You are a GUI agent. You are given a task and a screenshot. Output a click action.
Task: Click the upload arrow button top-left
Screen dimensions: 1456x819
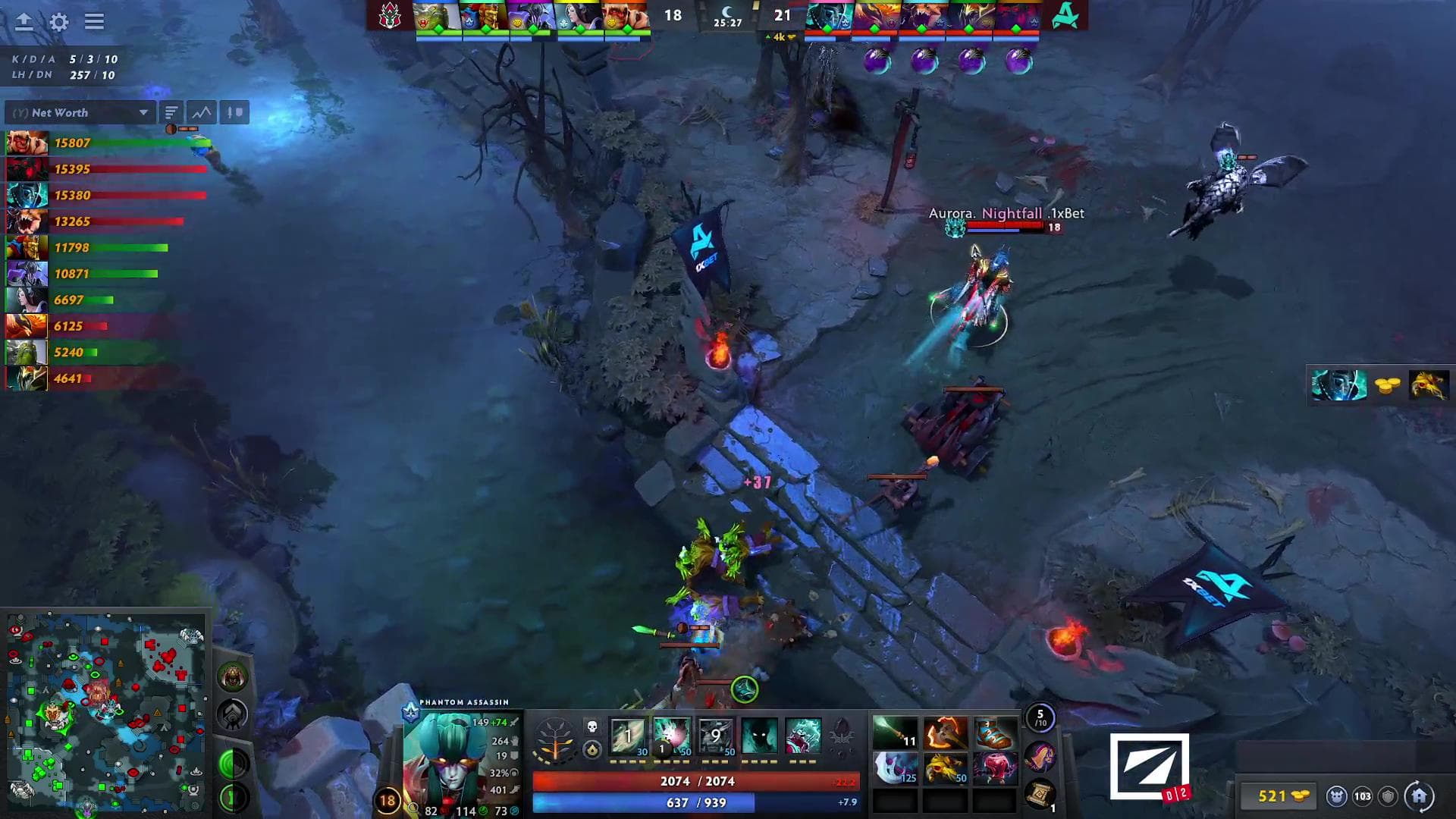click(24, 22)
